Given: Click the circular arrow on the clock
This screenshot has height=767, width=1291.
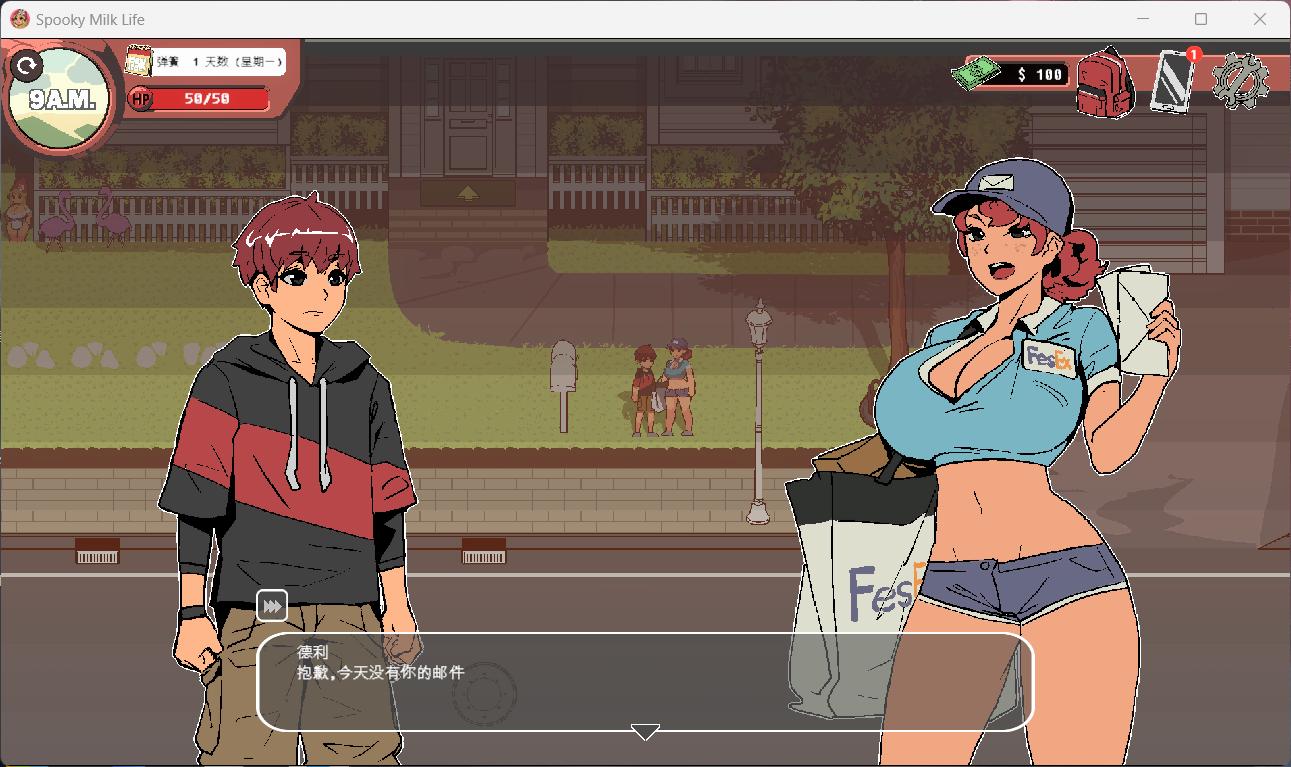Looking at the screenshot, I should (x=27, y=67).
